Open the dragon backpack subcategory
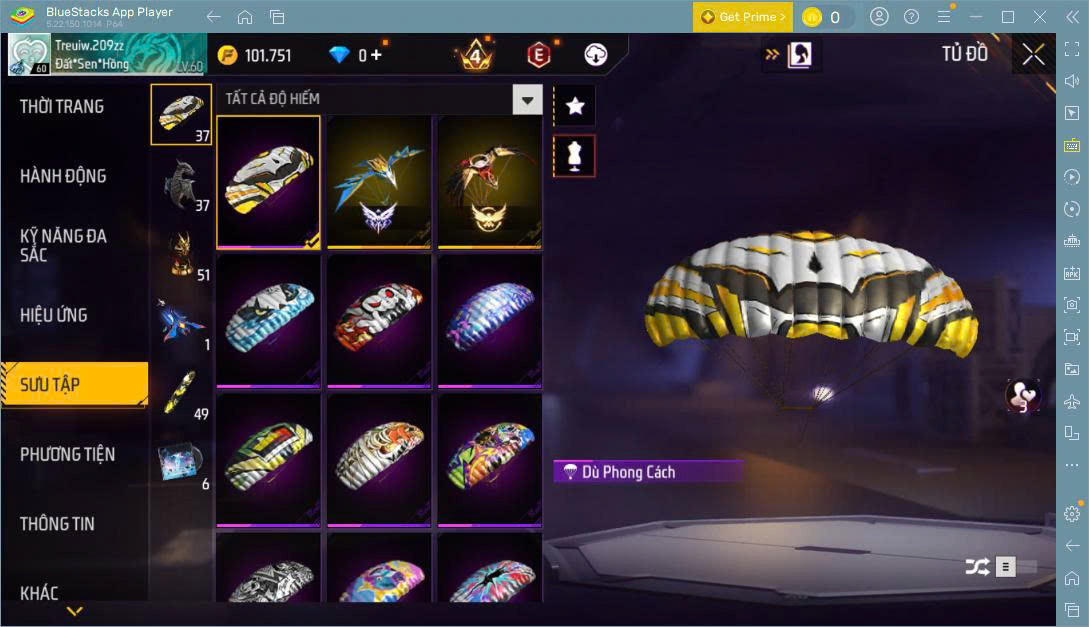The image size is (1089, 627). tap(181, 186)
